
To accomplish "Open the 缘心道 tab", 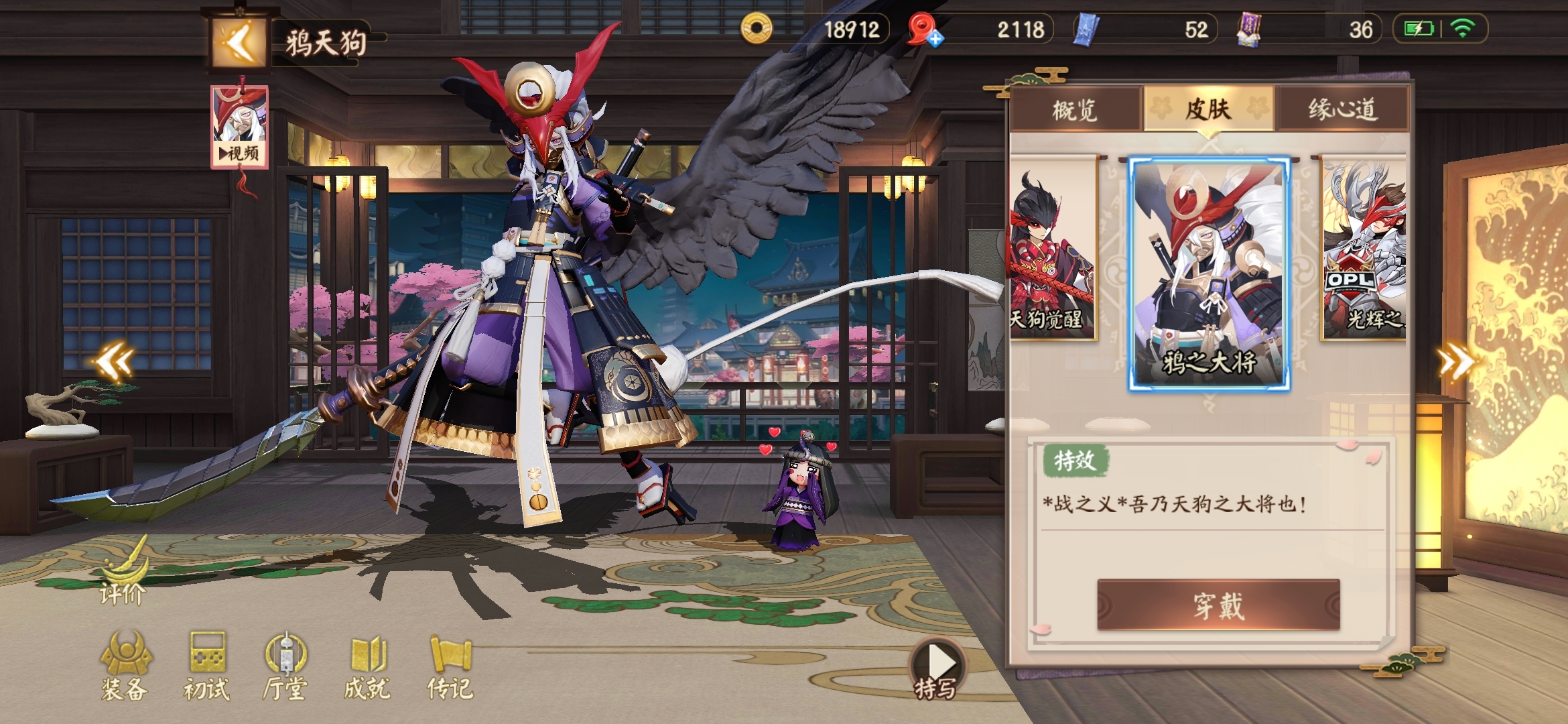I will (x=1342, y=109).
